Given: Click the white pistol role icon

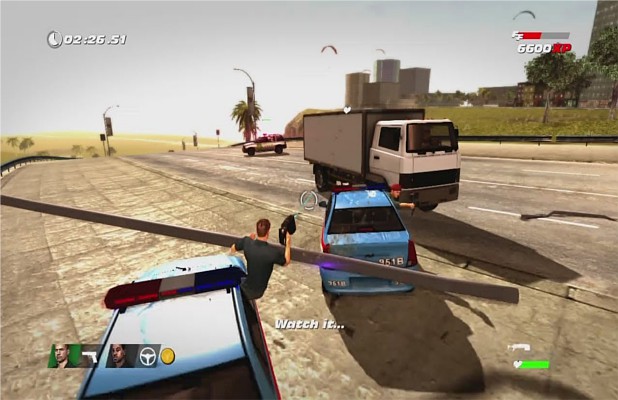Looking at the screenshot, I should (x=88, y=356).
